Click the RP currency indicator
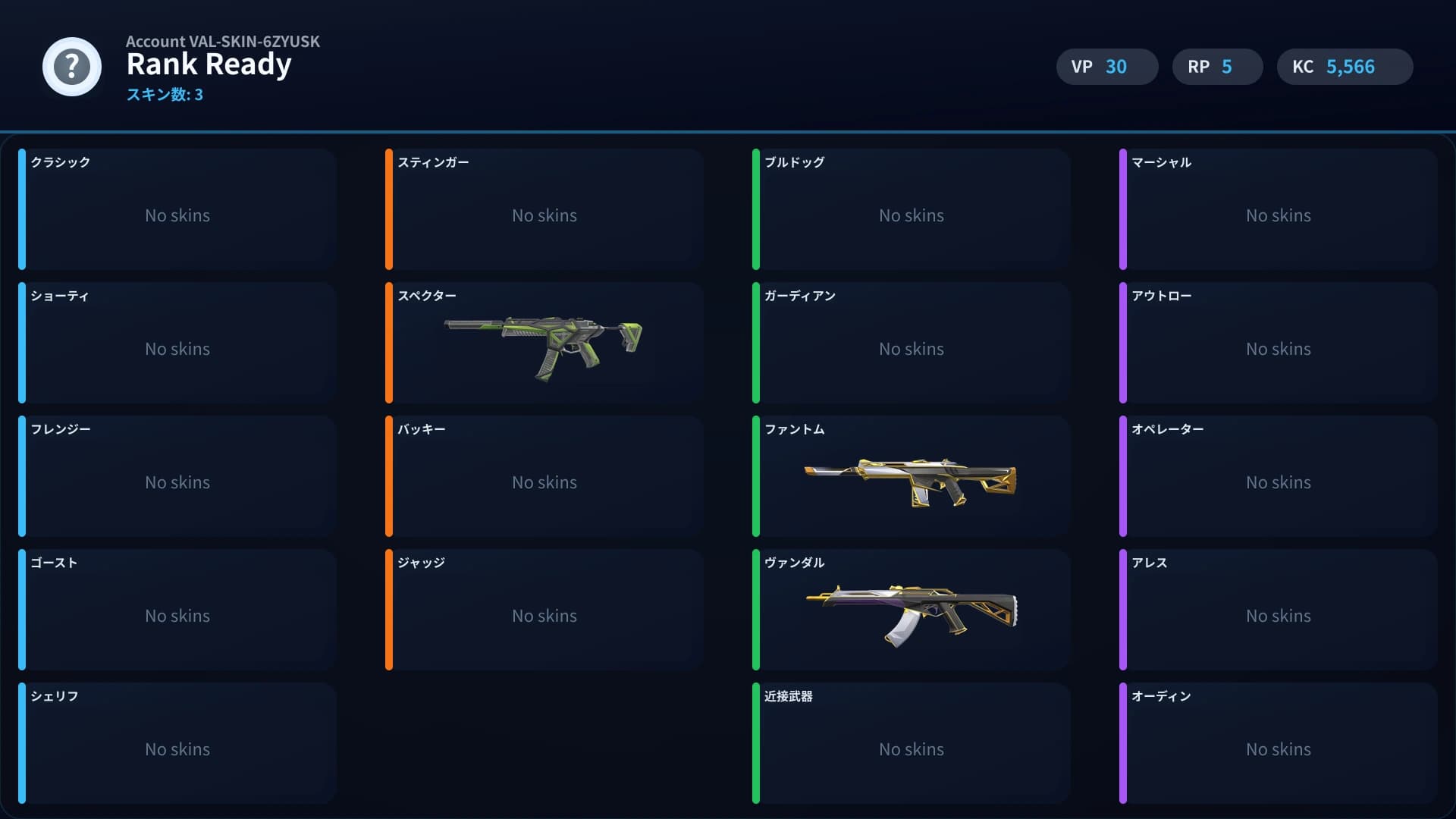Viewport: 1456px width, 819px height. tap(1217, 67)
